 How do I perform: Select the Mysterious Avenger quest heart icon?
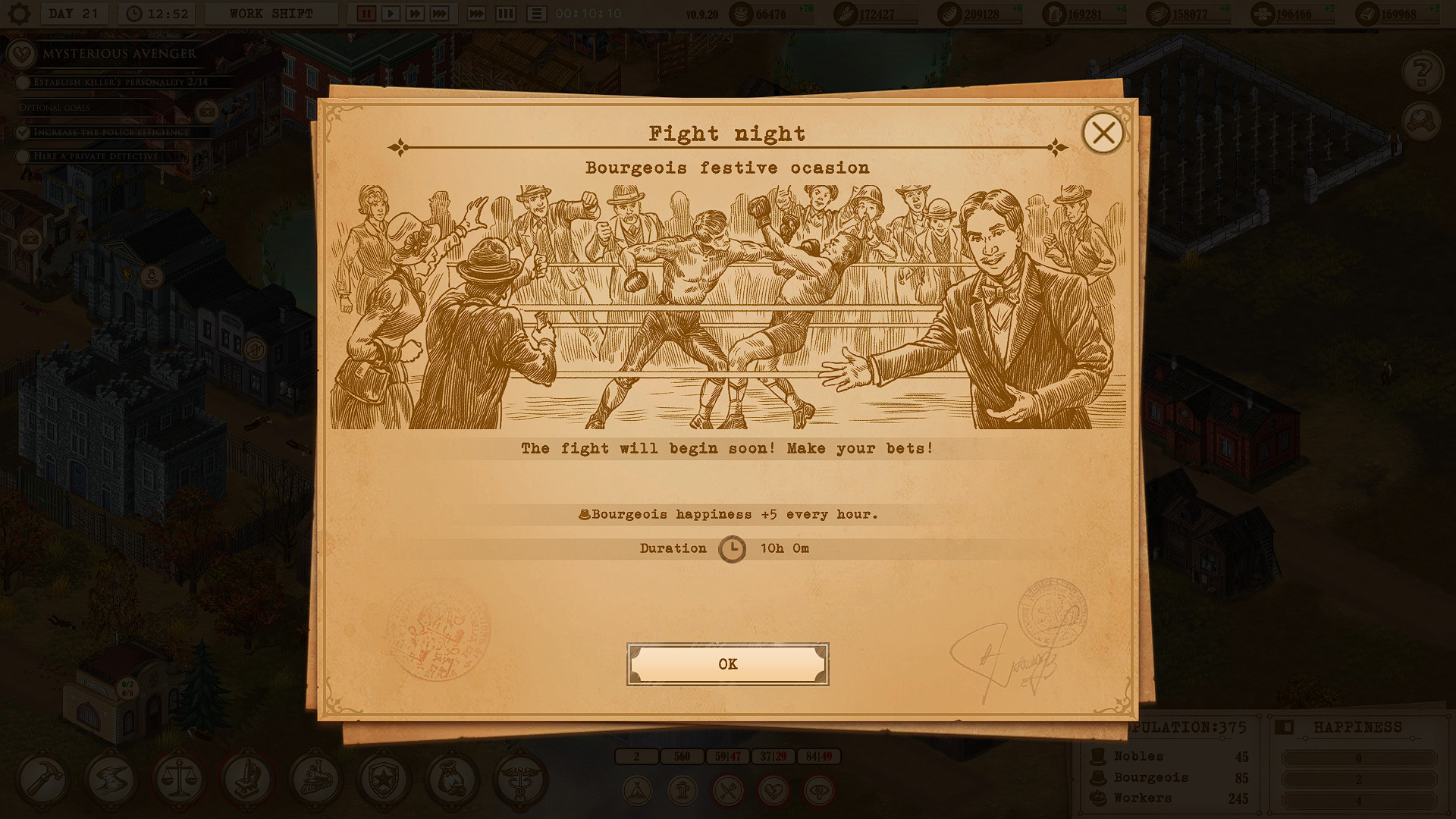click(21, 54)
